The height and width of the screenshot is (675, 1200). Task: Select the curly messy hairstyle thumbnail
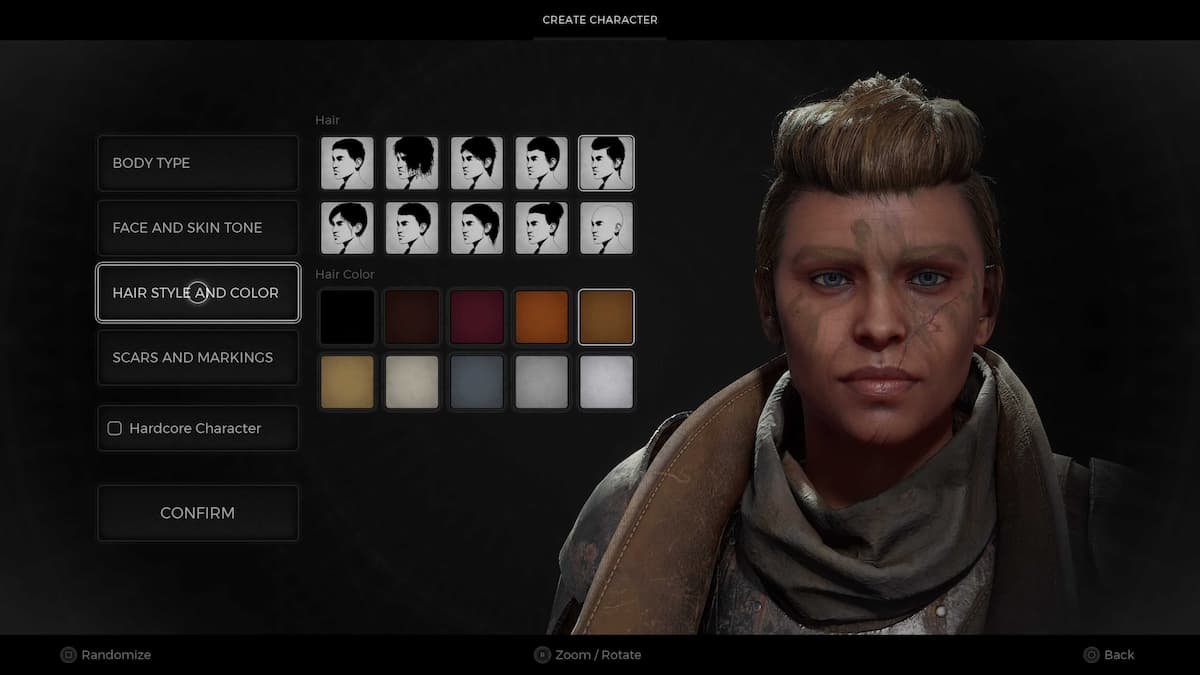[412, 163]
